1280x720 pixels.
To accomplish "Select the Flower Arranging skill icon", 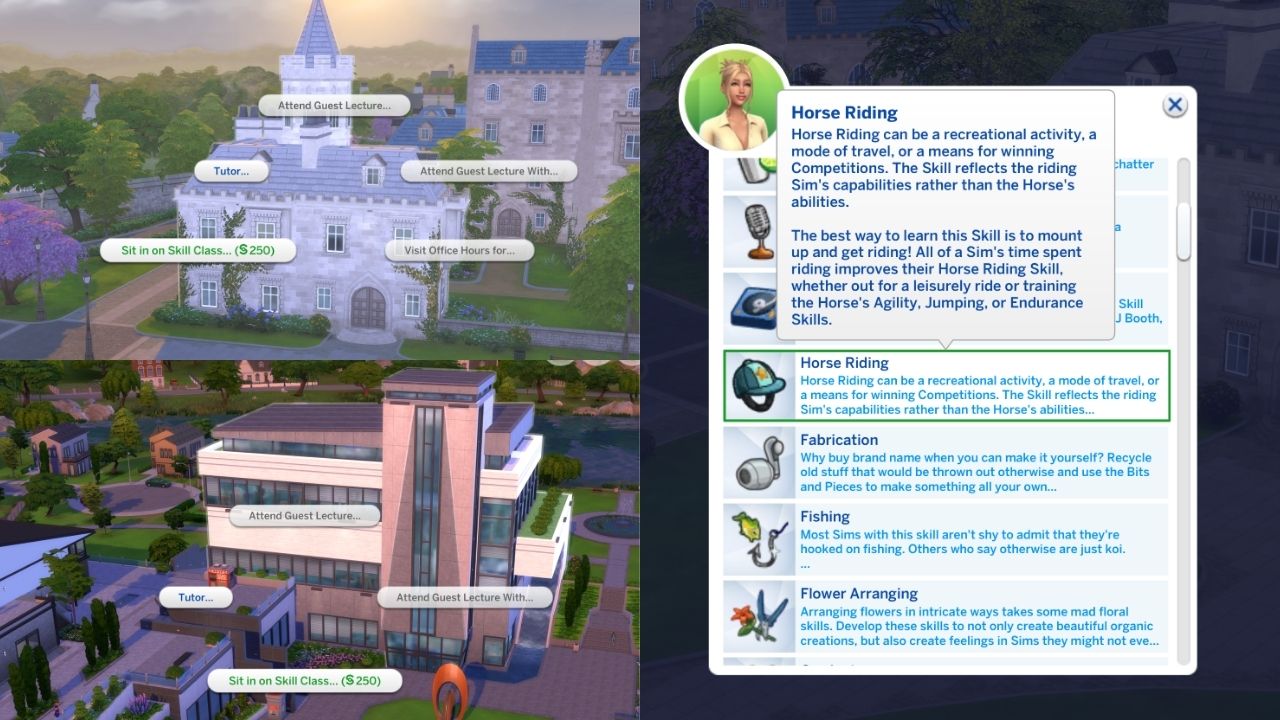I will [x=759, y=616].
